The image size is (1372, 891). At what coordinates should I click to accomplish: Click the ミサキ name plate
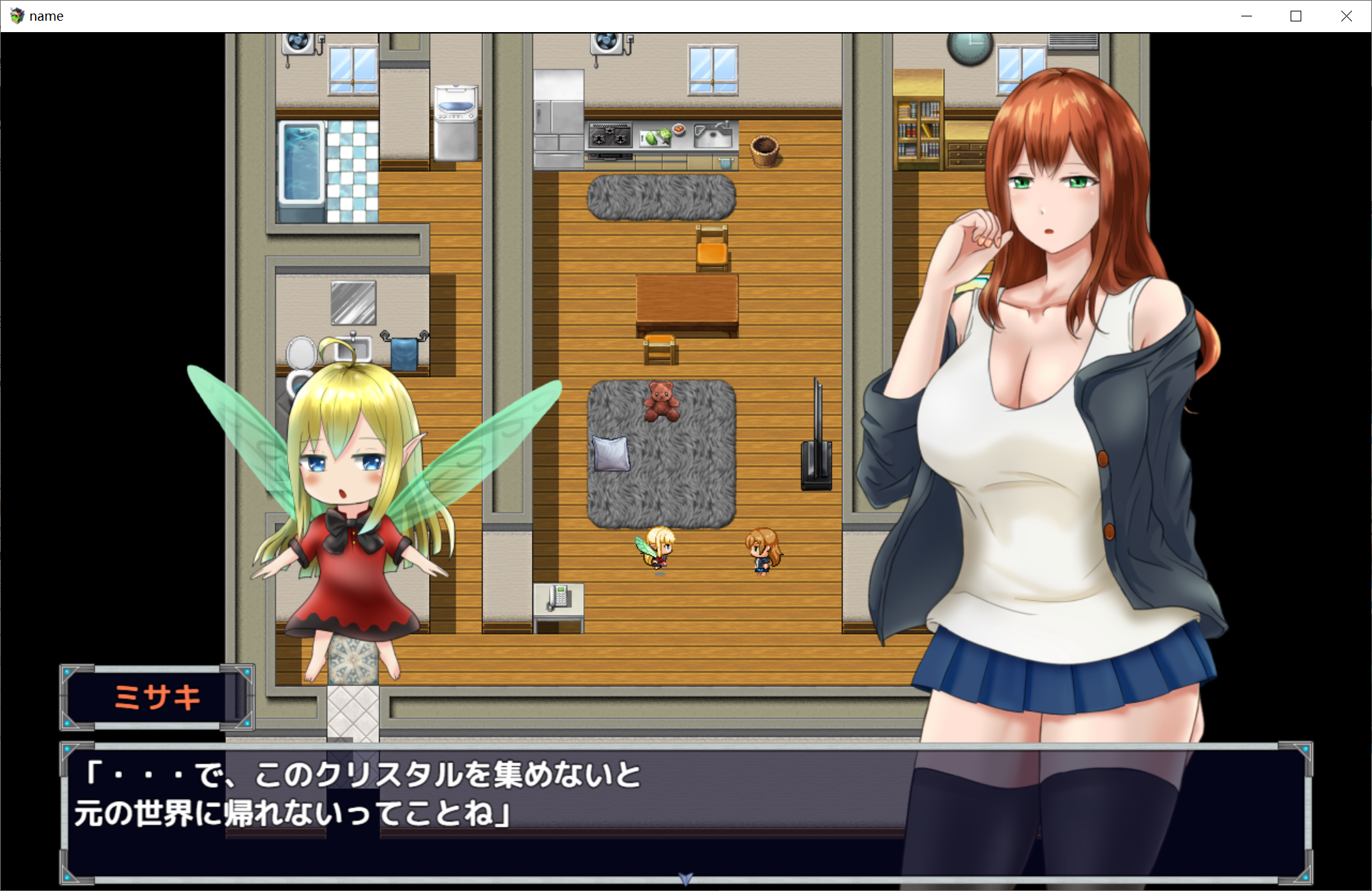pyautogui.click(x=156, y=698)
